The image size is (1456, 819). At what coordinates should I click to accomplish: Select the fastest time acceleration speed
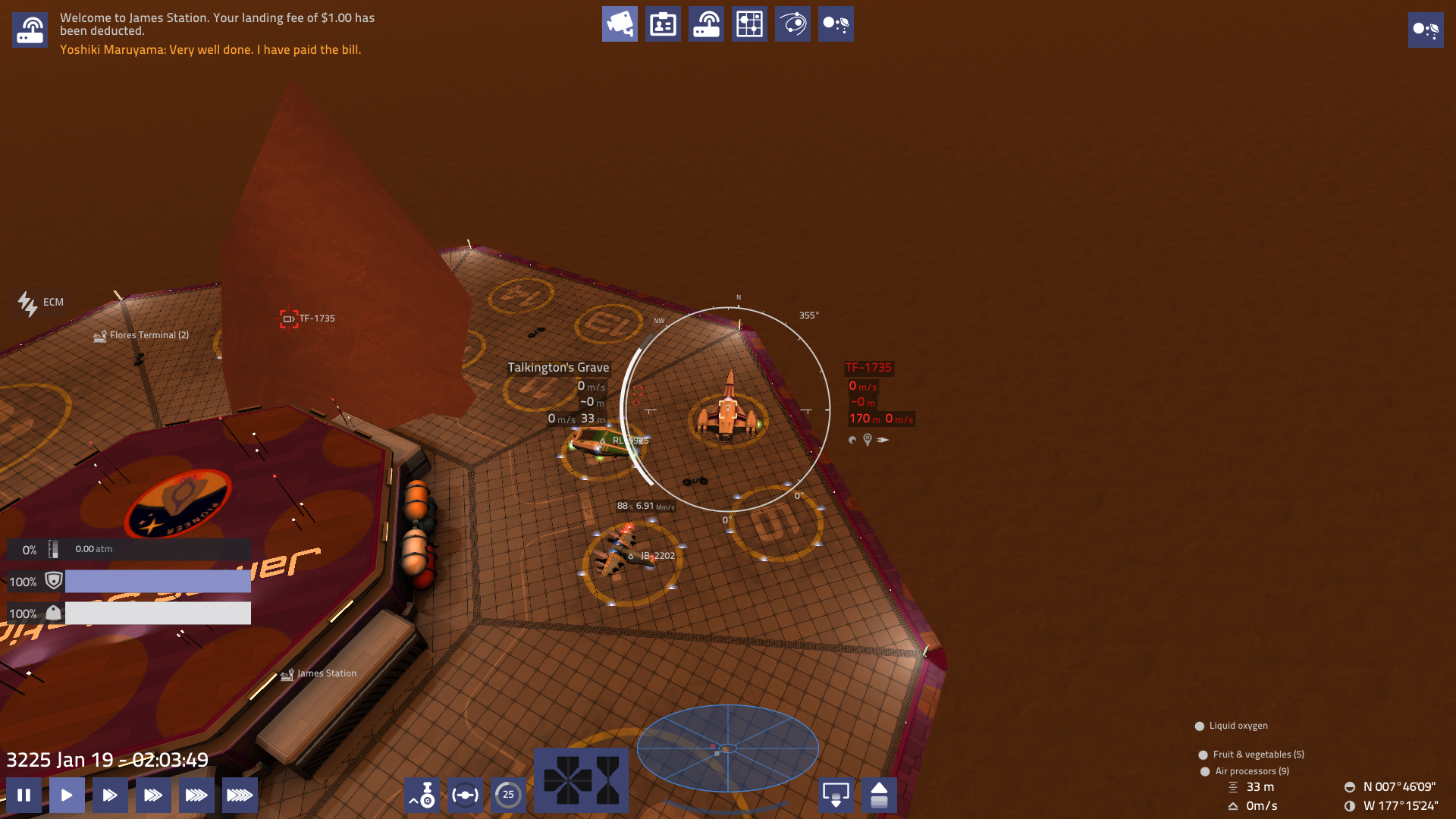pyautogui.click(x=240, y=795)
